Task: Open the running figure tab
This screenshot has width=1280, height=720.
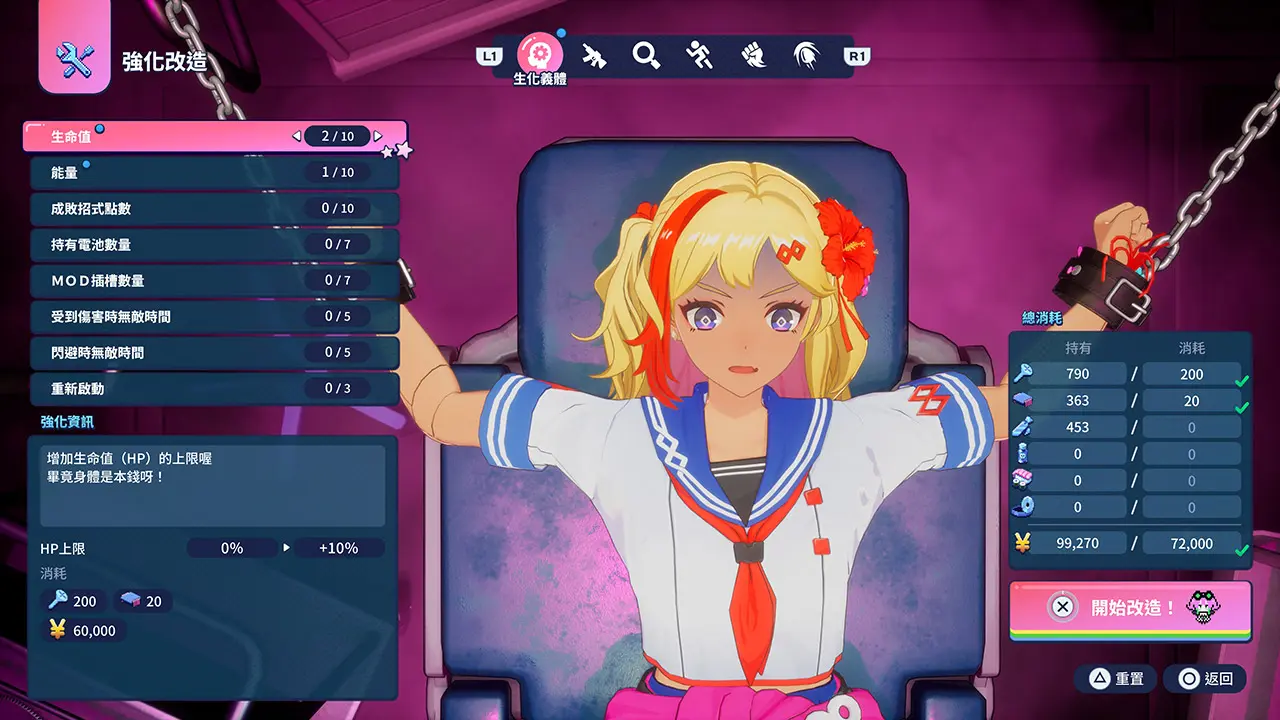Action: pyautogui.click(x=700, y=55)
